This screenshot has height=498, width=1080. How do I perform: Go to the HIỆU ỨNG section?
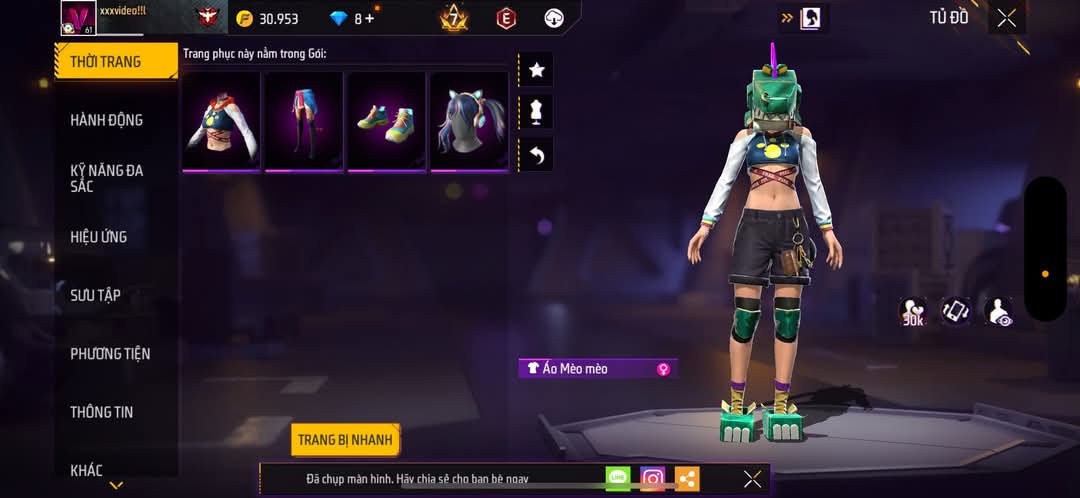[x=99, y=237]
